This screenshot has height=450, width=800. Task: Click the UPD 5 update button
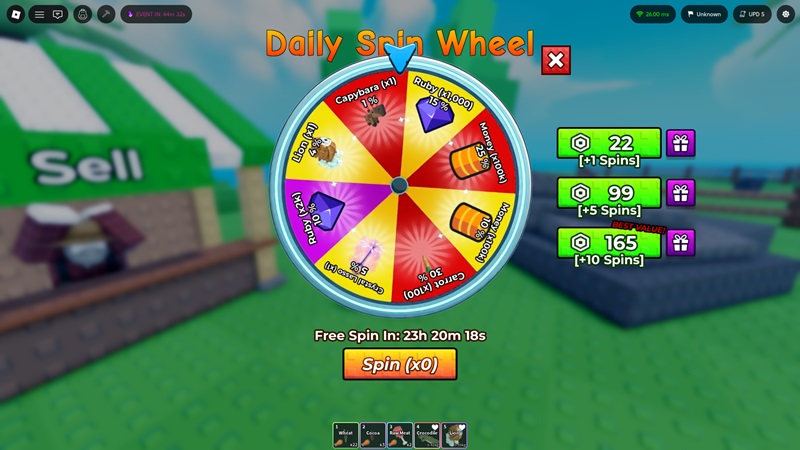click(752, 14)
